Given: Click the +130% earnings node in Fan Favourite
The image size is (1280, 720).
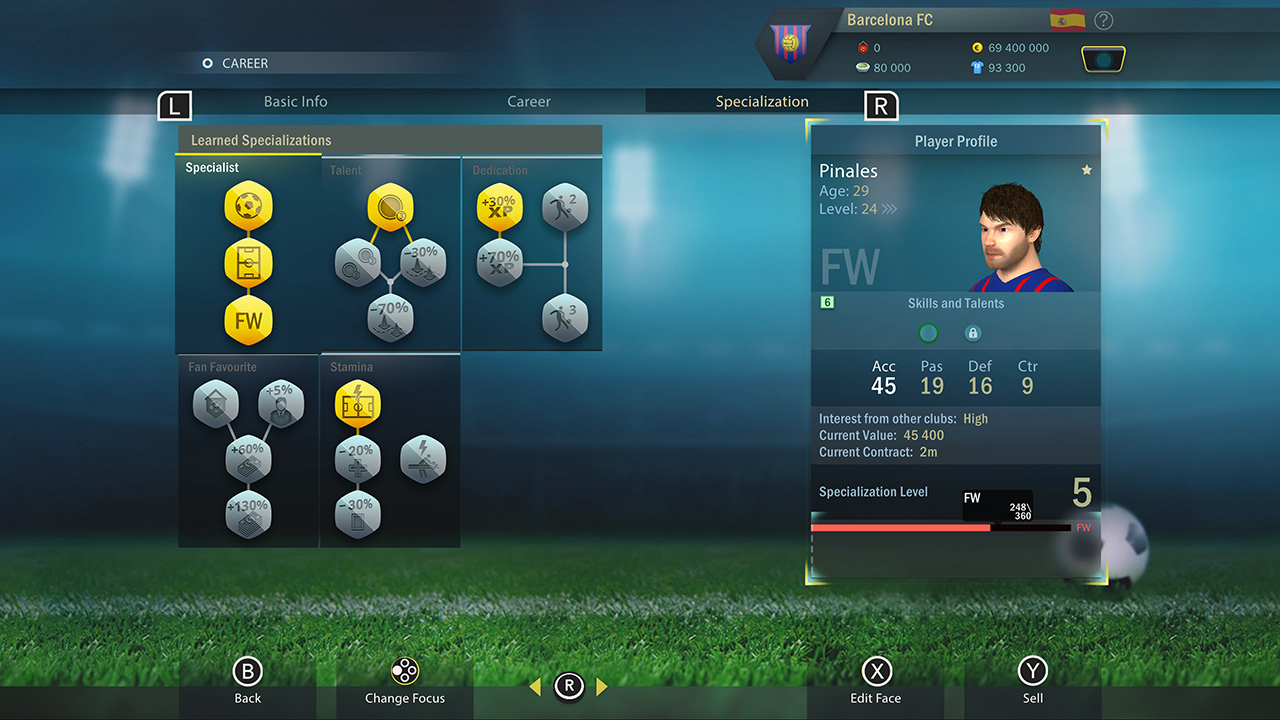Looking at the screenshot, I should (x=247, y=513).
